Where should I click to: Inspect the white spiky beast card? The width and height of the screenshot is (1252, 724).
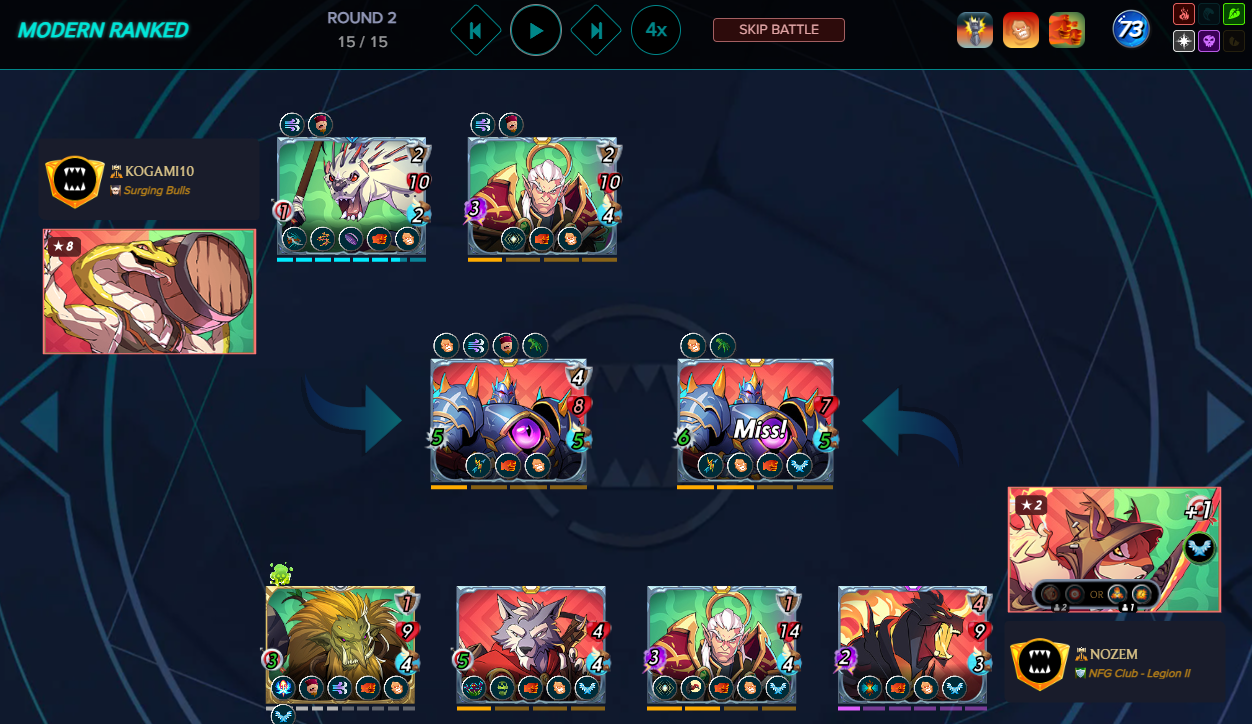(351, 195)
